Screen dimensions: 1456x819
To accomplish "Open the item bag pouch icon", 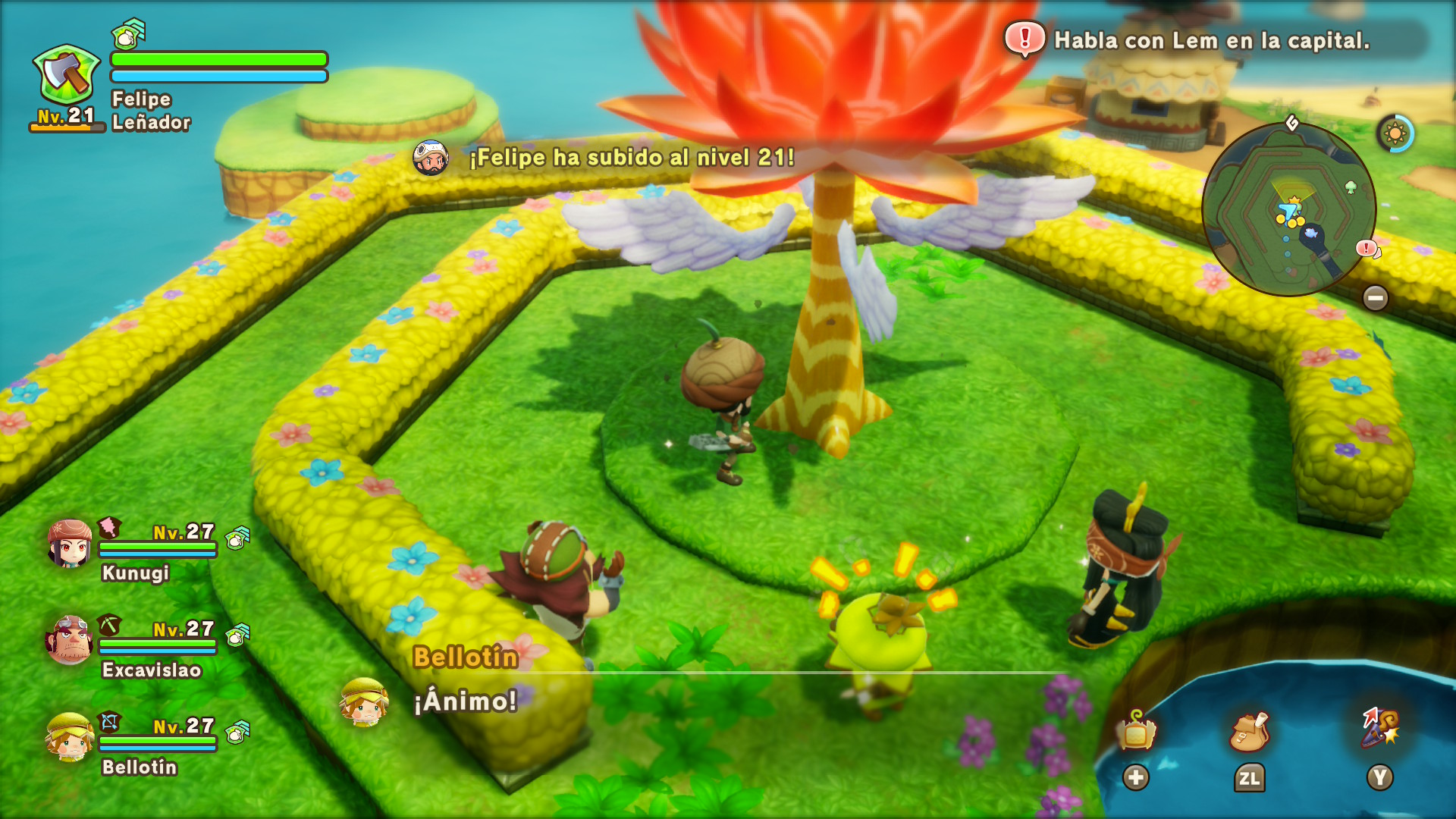I will pos(1249,732).
